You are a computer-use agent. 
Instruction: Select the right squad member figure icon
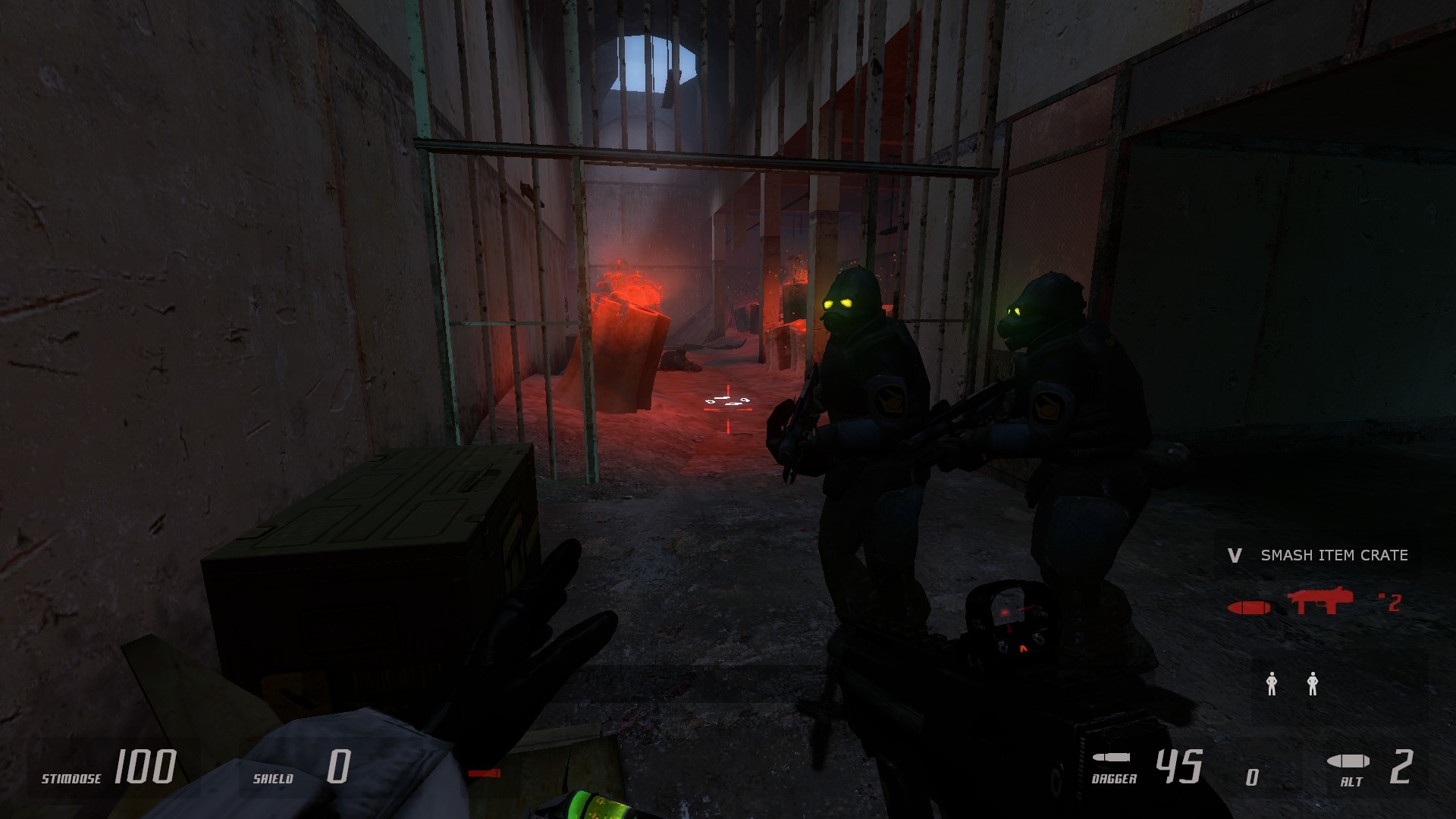coord(1313,684)
